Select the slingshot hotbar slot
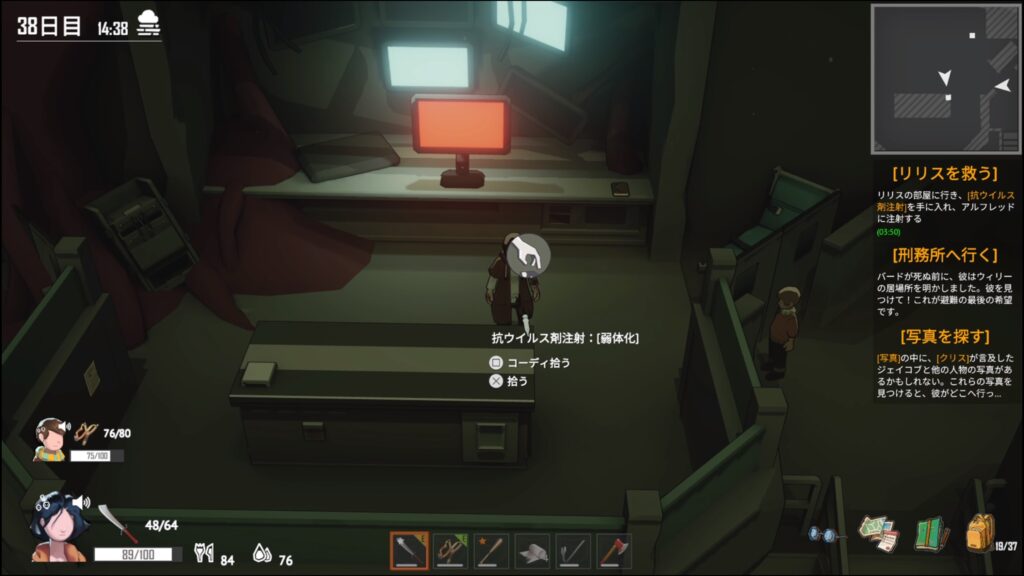Screen dimensions: 1024x576 pos(450,550)
